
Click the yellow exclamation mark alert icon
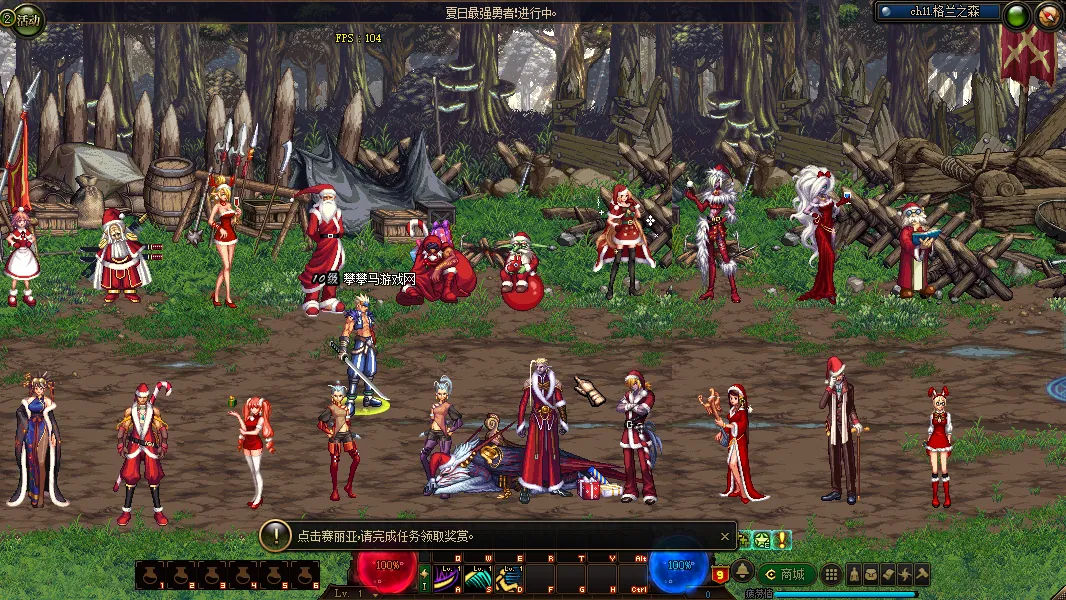point(780,540)
